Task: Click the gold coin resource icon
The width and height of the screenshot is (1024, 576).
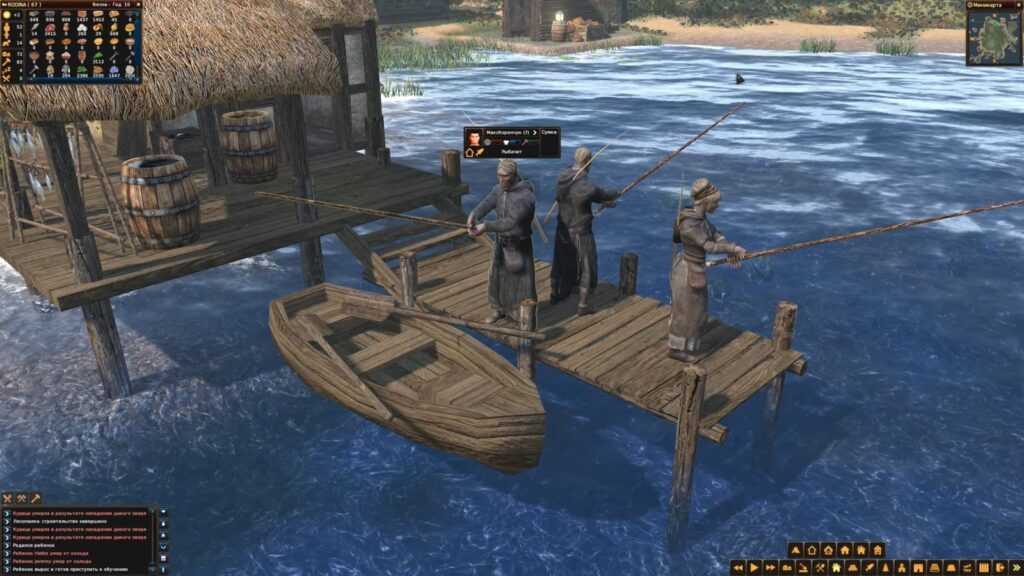Action: click(x=7, y=15)
